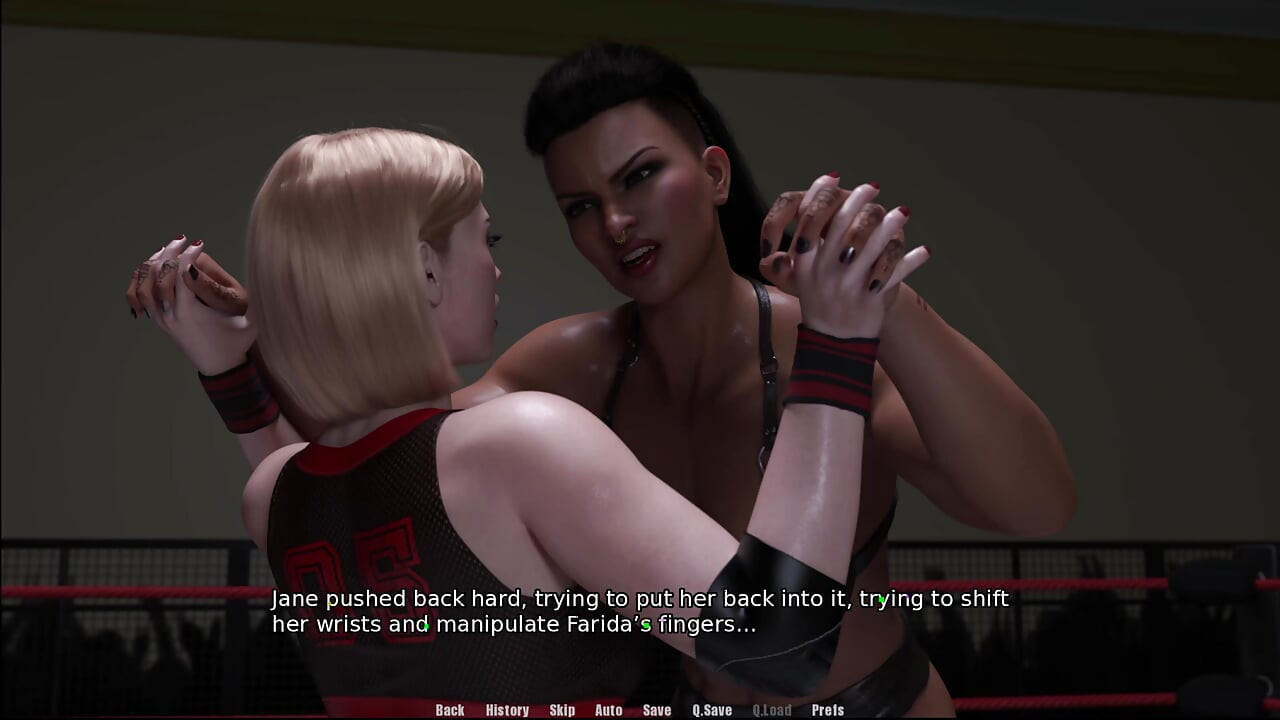The image size is (1280, 720).
Task: Quick save with Q.Save
Action: (x=712, y=710)
